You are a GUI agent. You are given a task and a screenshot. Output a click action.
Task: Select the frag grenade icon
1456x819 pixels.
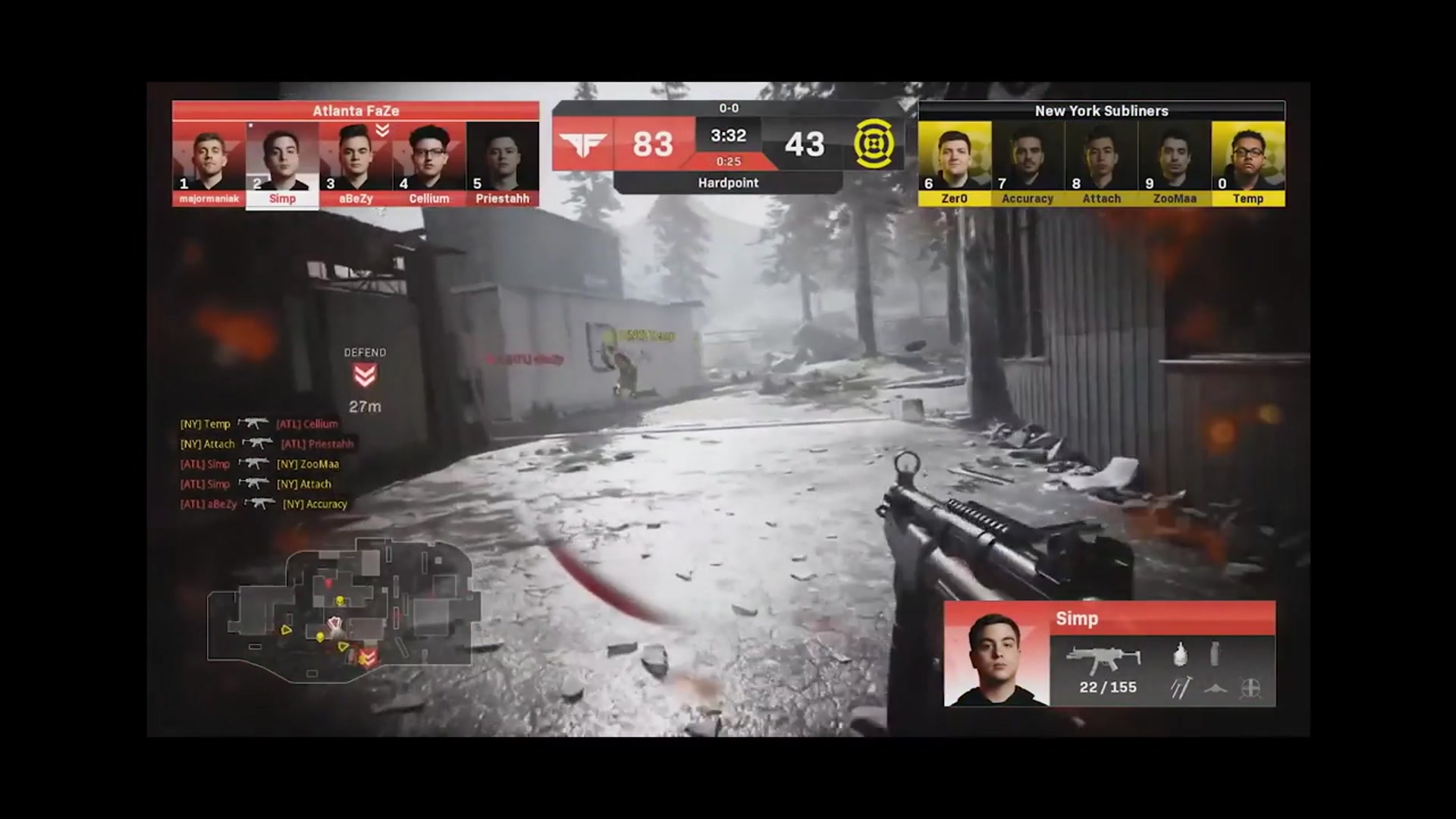(x=1180, y=654)
